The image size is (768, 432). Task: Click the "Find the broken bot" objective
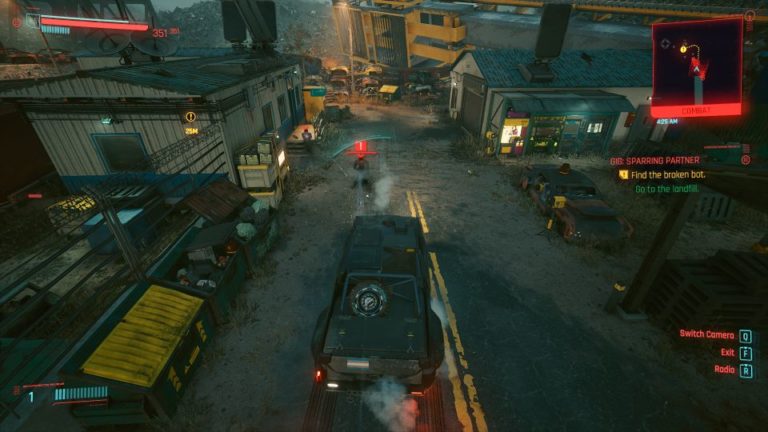[x=669, y=174]
